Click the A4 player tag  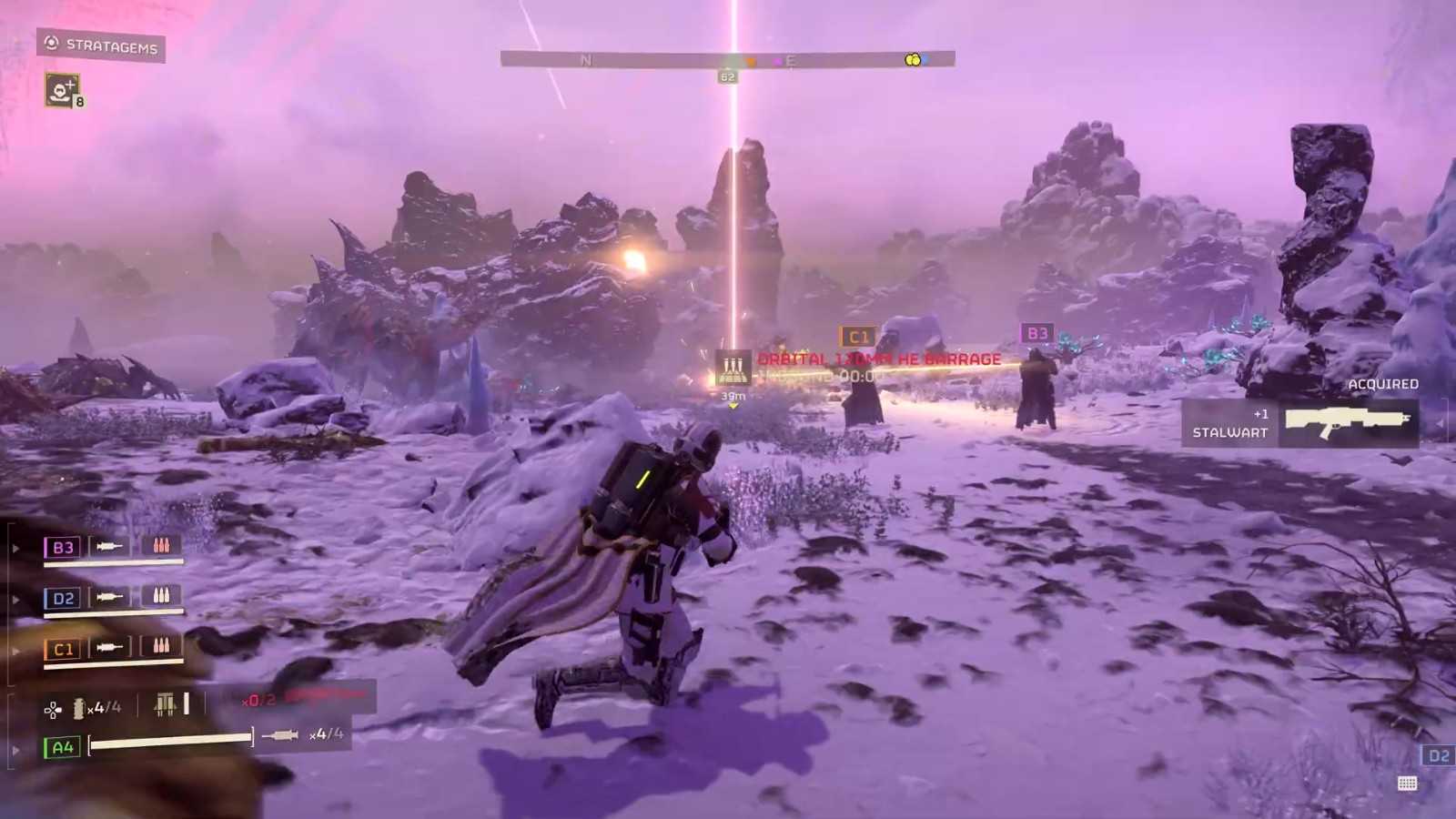click(x=62, y=747)
